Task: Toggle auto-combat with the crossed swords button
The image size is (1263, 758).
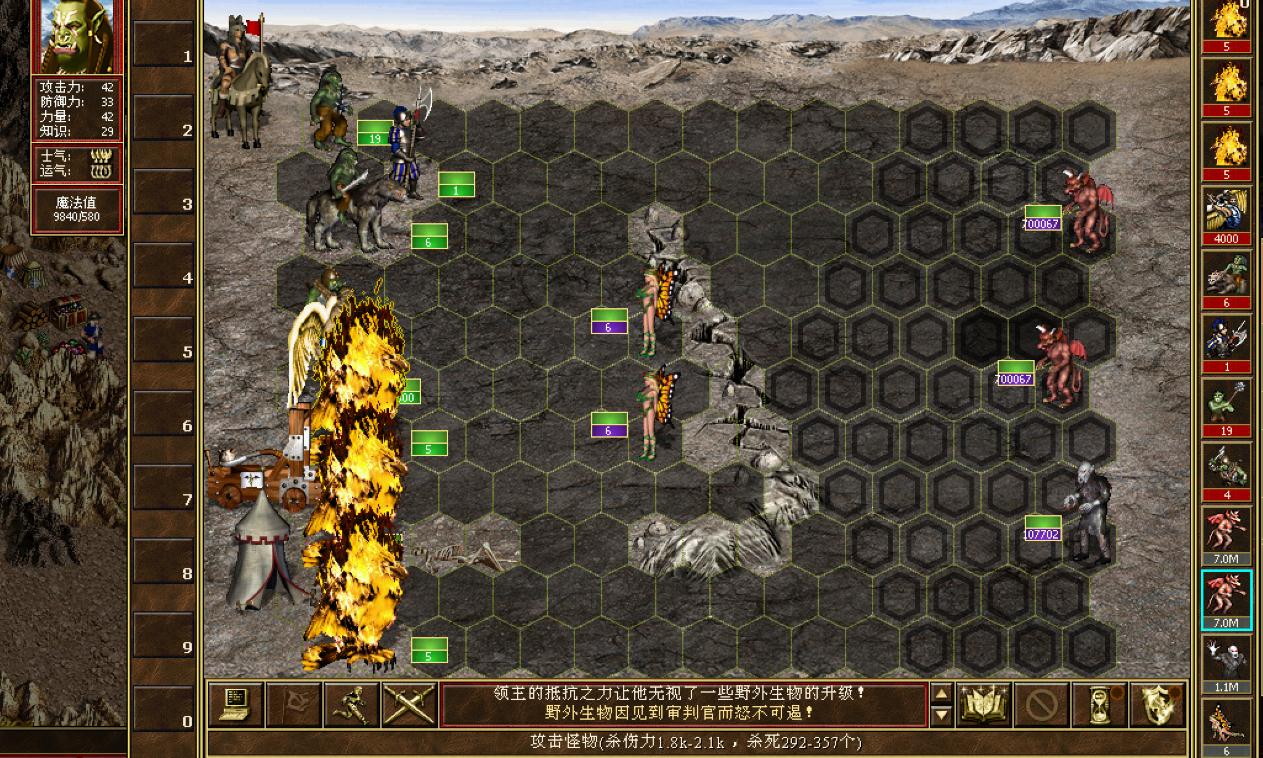Action: (x=408, y=705)
